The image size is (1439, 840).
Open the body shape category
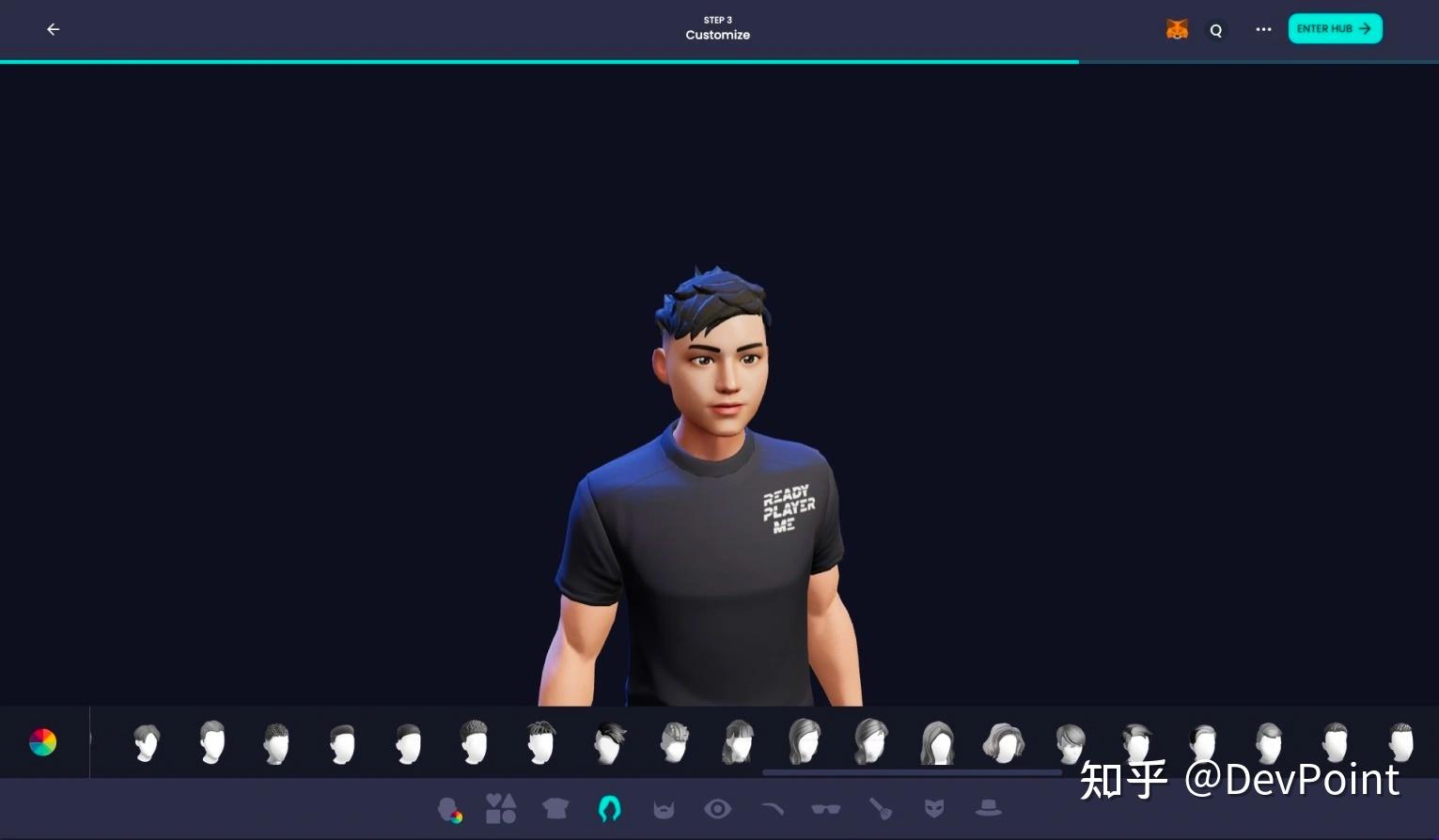(501, 808)
